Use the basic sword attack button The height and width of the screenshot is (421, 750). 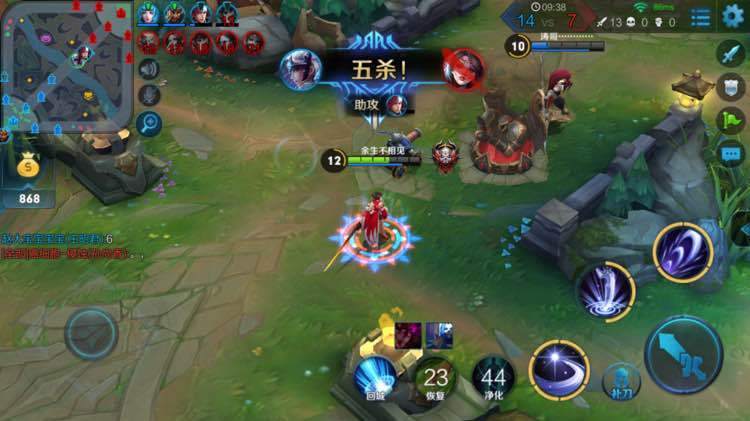[x=683, y=353]
